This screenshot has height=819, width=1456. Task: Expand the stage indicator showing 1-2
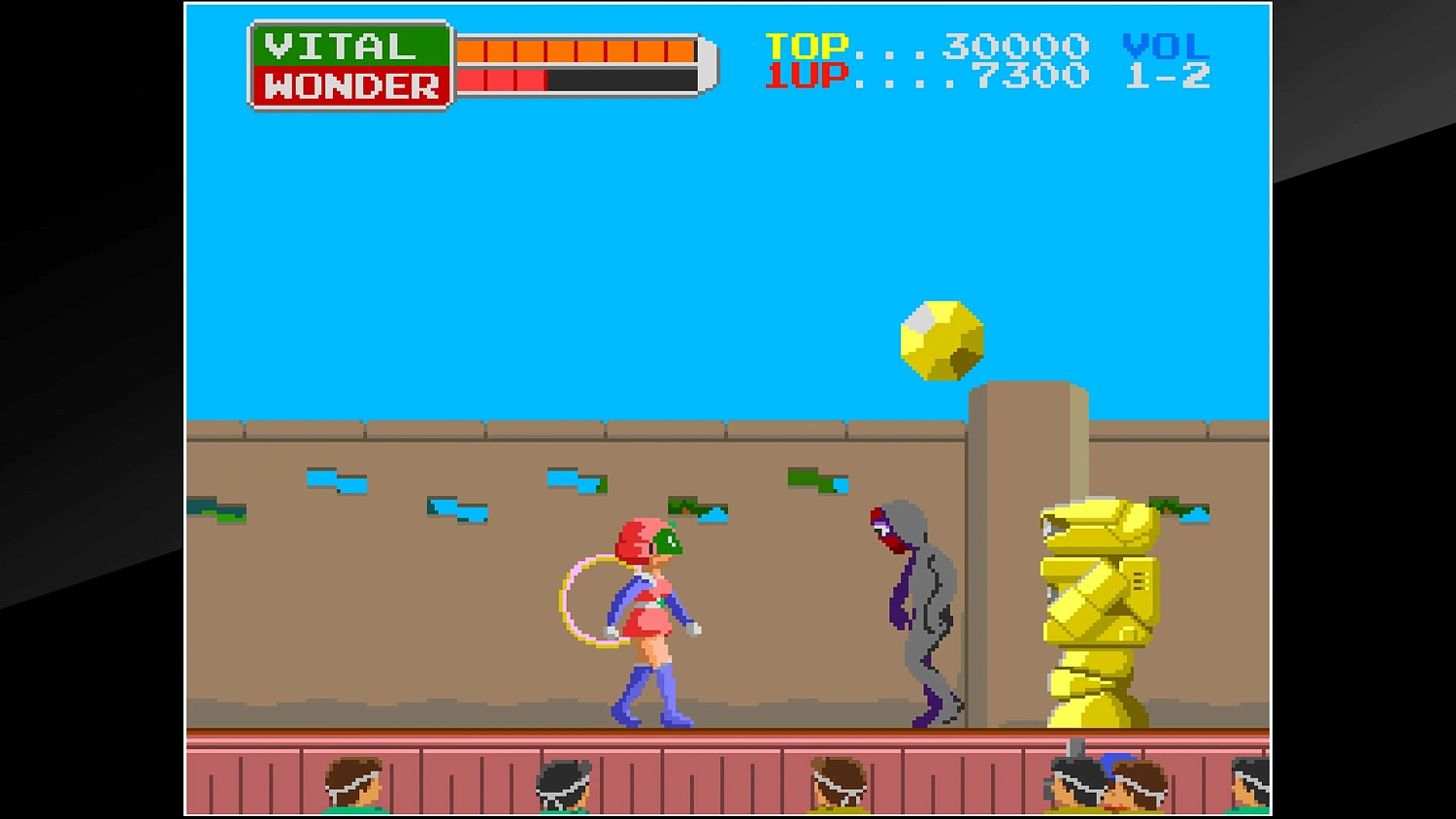click(1170, 75)
